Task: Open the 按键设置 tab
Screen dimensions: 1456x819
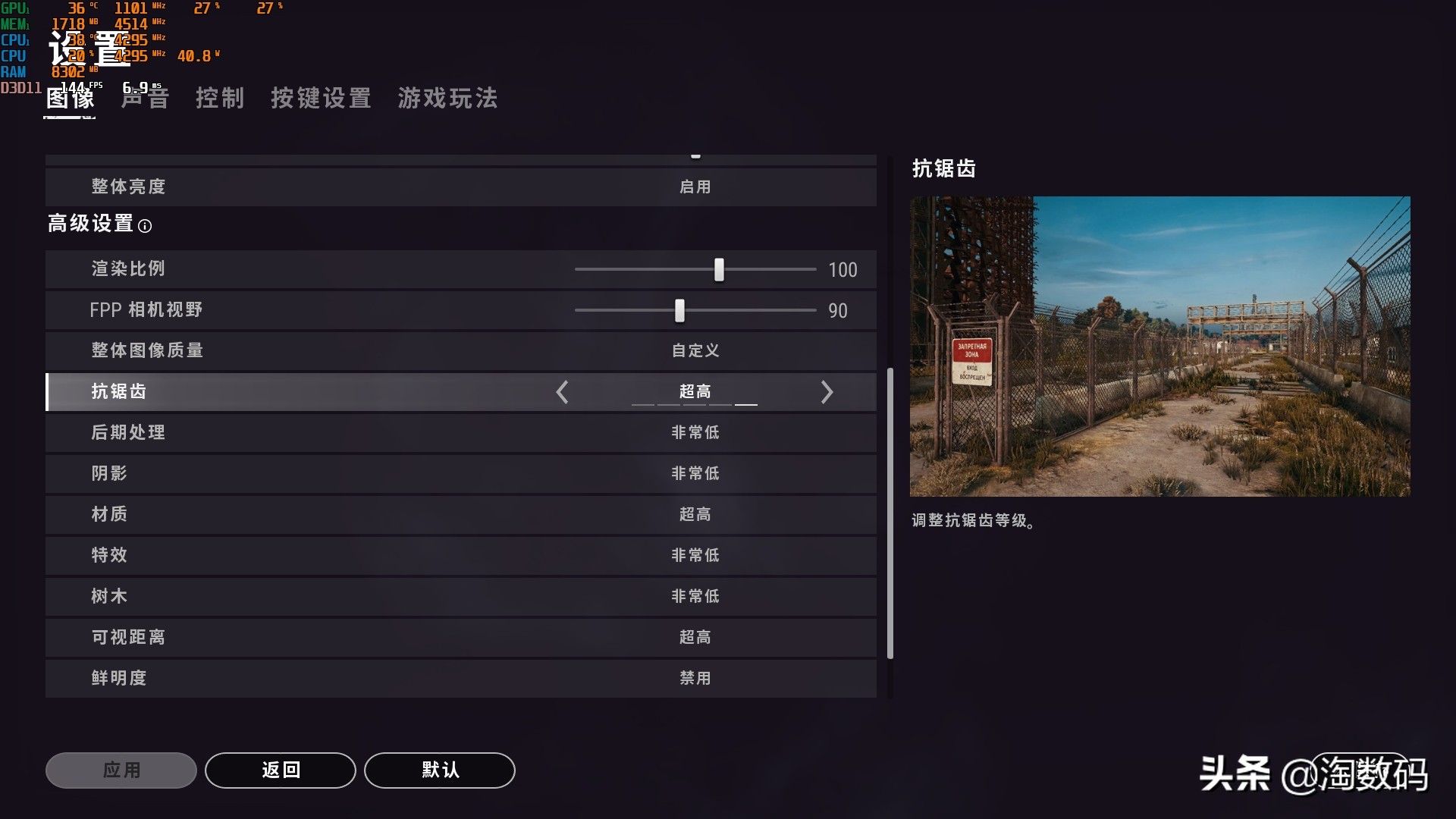Action: (x=321, y=99)
